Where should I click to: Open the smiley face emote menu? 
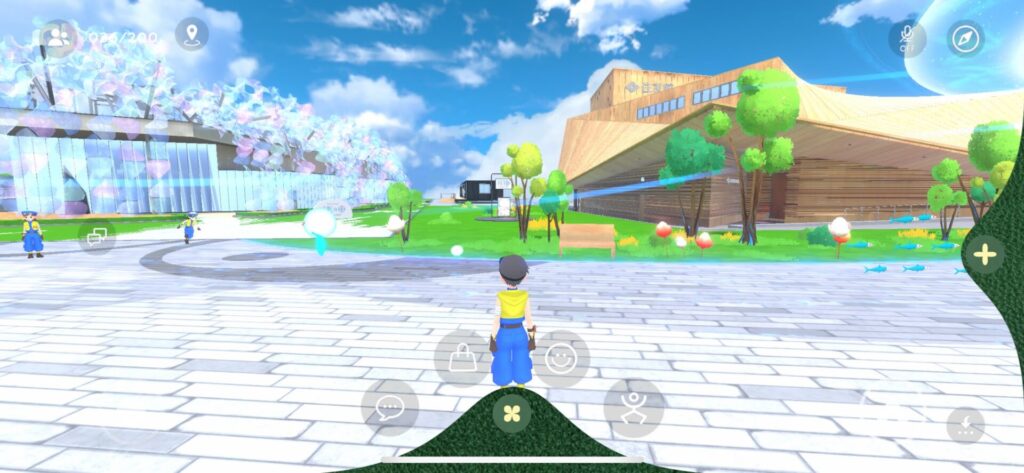point(561,358)
